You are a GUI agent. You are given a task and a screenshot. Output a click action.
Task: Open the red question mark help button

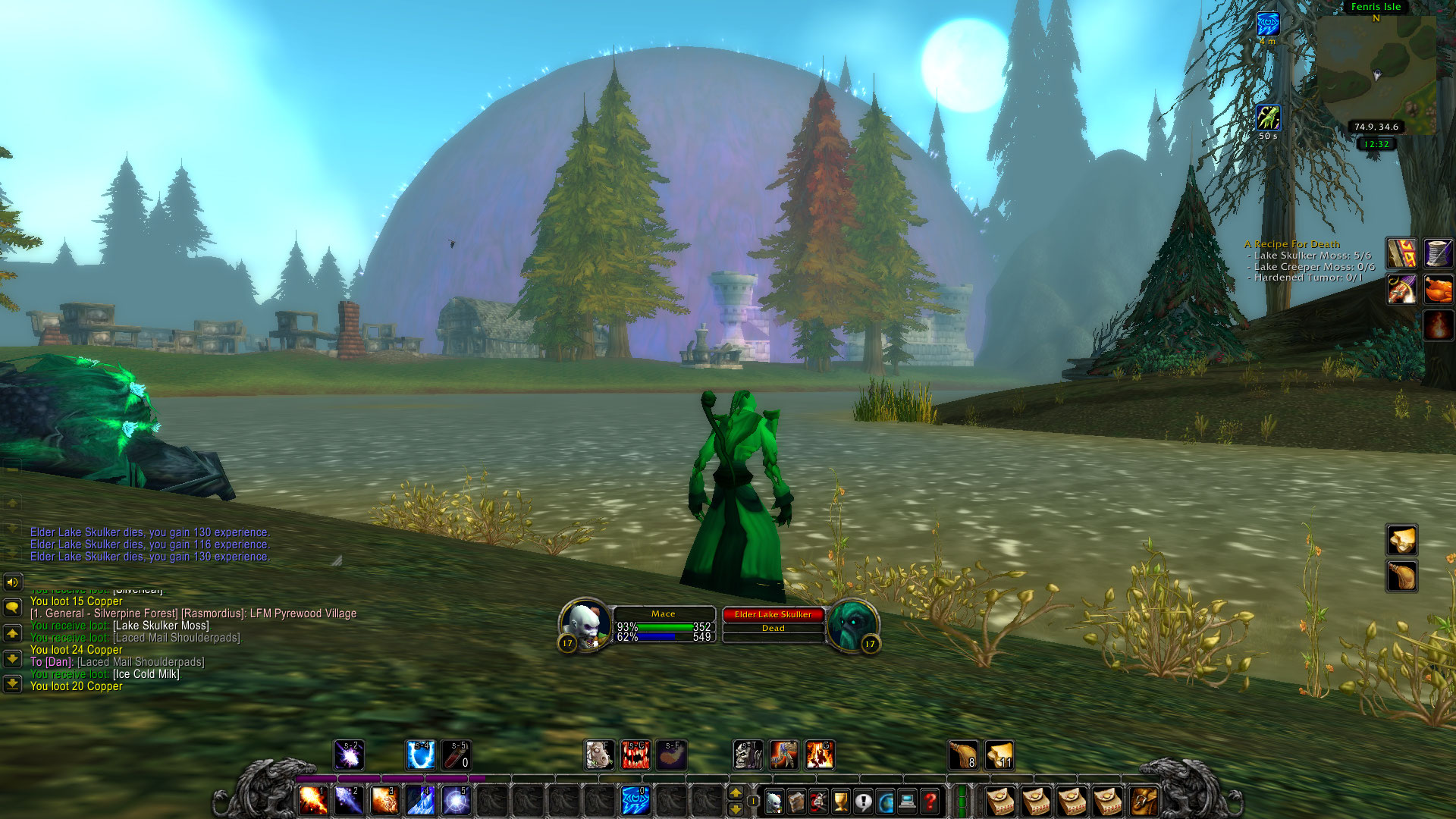[930, 802]
